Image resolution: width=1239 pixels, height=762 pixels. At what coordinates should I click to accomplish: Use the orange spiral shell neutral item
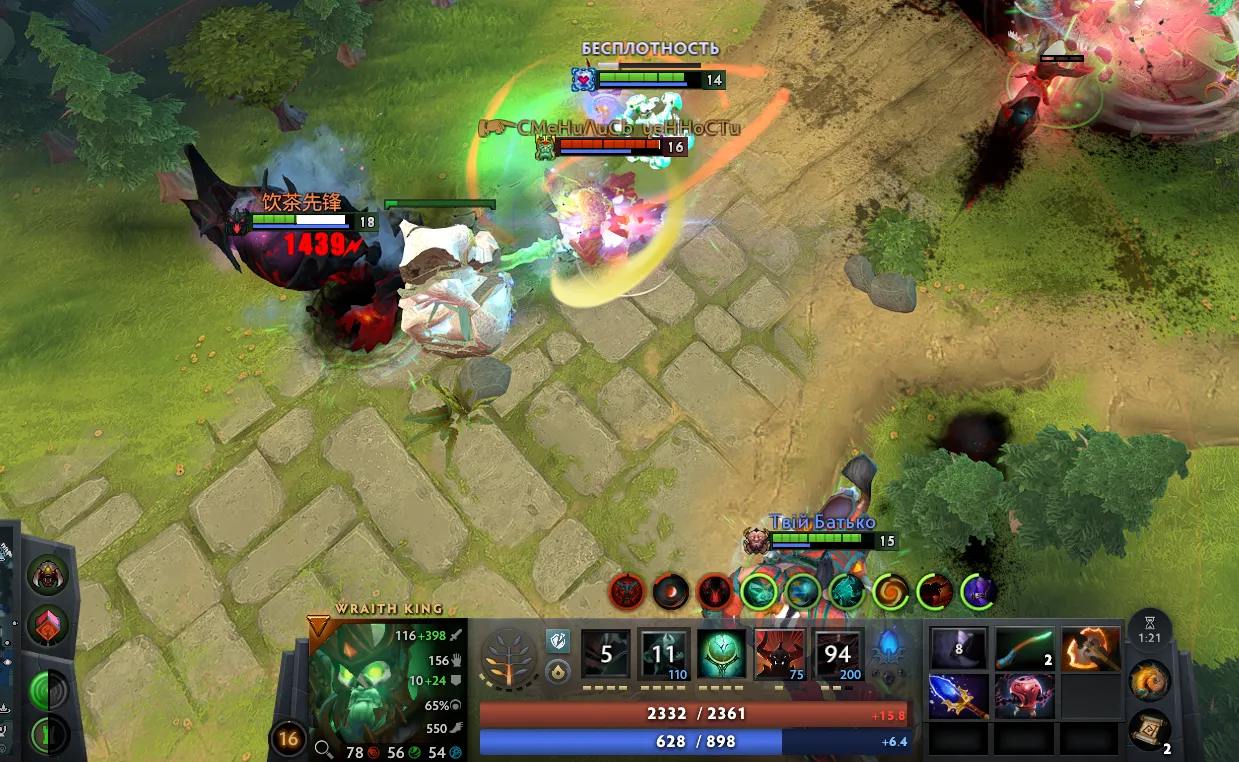click(1150, 682)
